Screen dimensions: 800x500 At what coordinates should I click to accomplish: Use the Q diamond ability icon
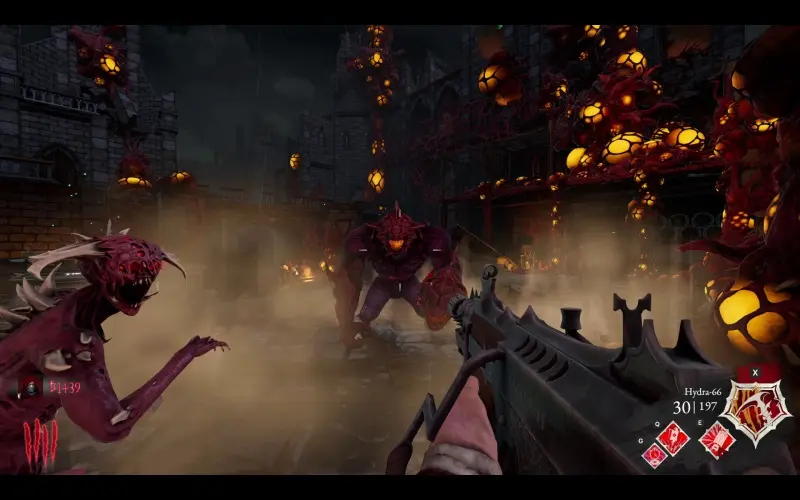pos(673,435)
